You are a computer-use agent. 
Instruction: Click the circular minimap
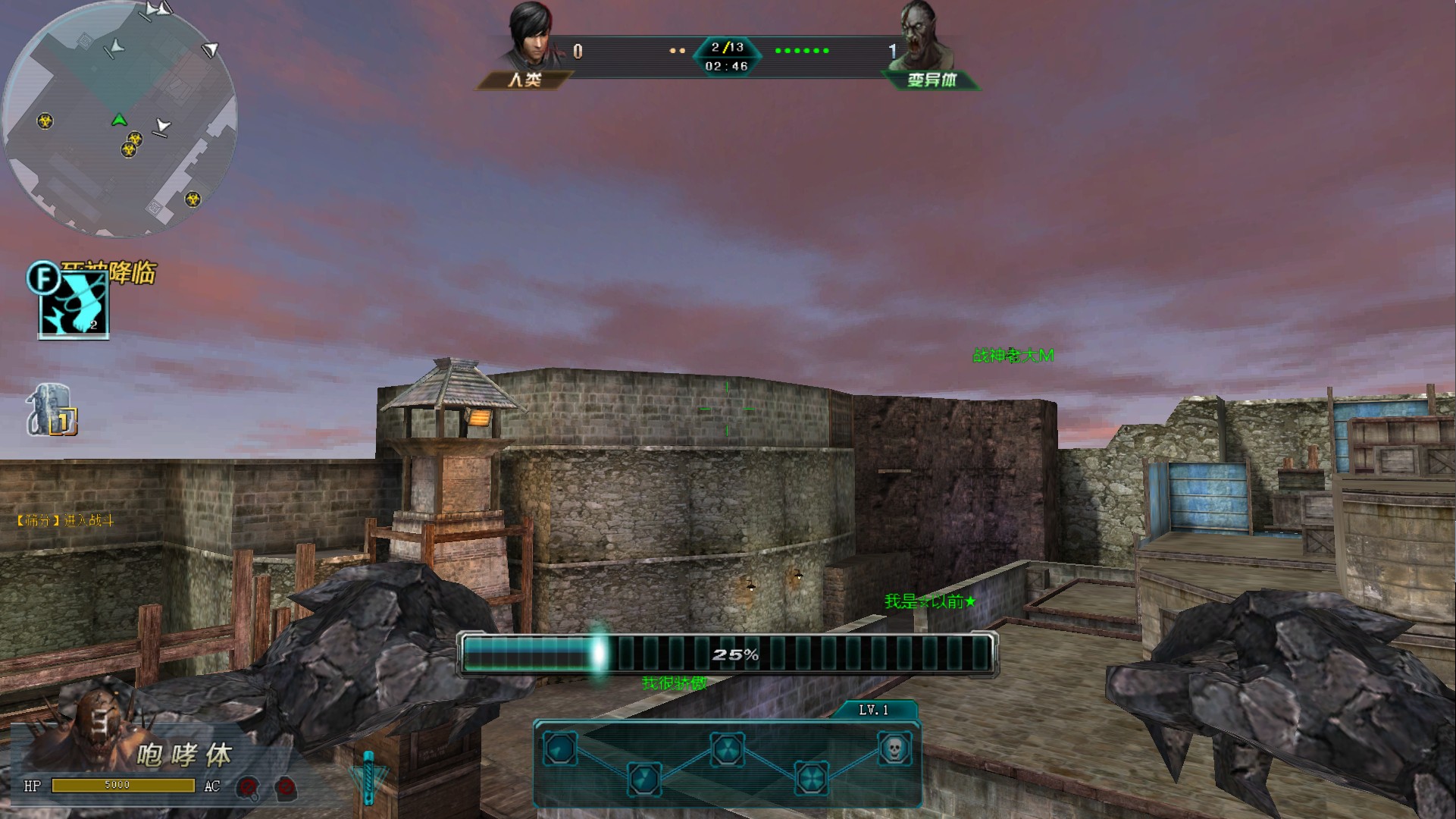(120, 119)
